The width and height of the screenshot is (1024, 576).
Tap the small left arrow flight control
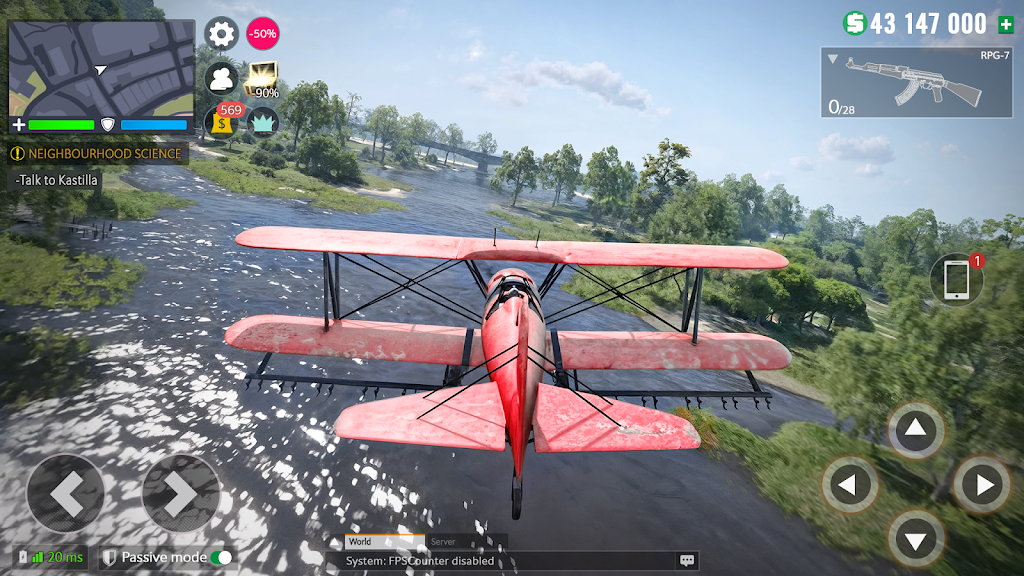[x=849, y=486]
